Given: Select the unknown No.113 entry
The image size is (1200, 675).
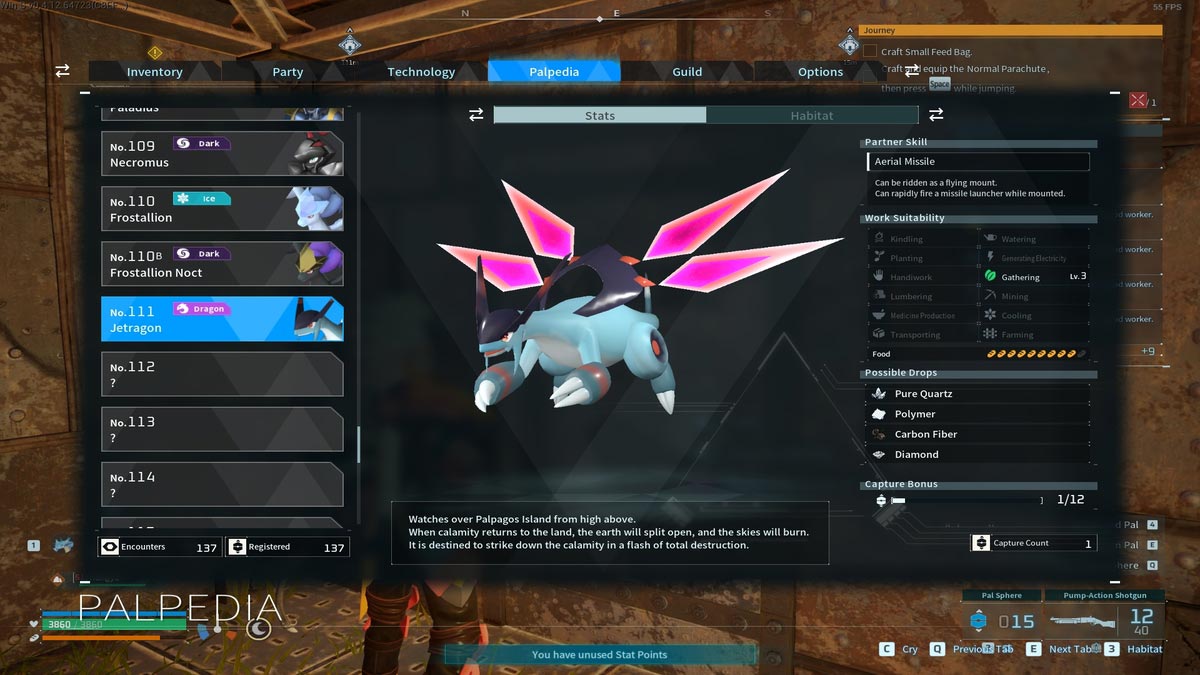Looking at the screenshot, I should (x=222, y=429).
